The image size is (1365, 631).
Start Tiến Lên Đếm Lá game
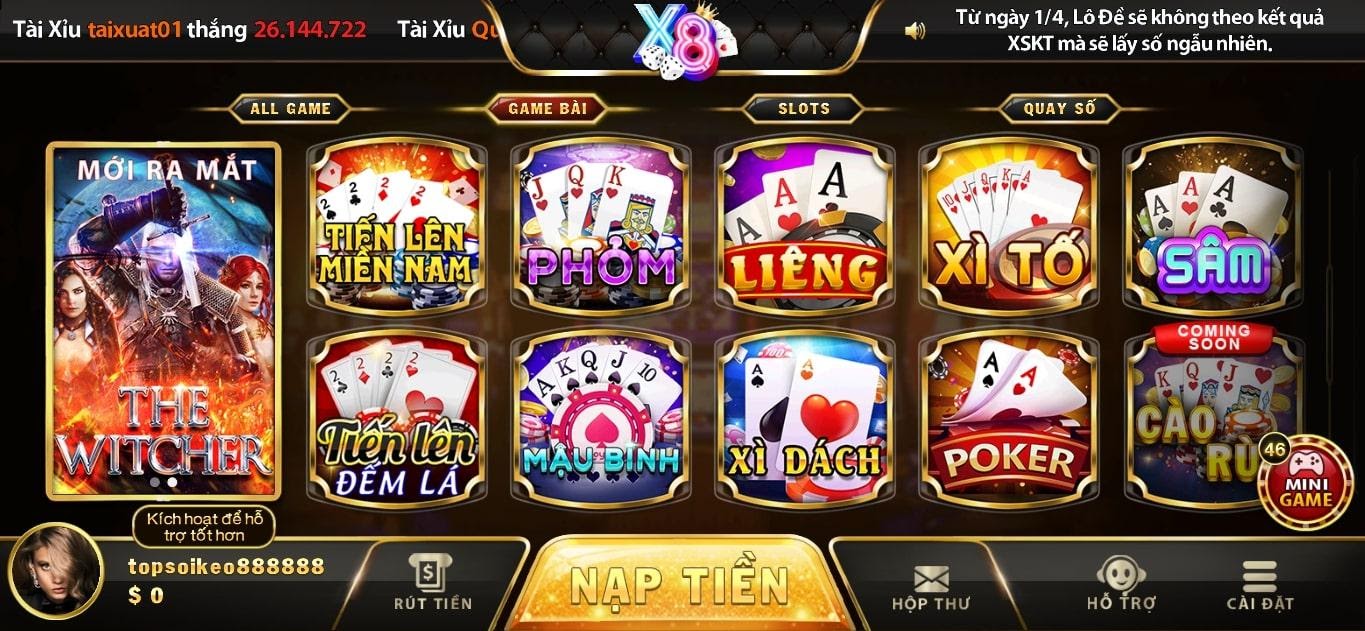pyautogui.click(x=396, y=417)
